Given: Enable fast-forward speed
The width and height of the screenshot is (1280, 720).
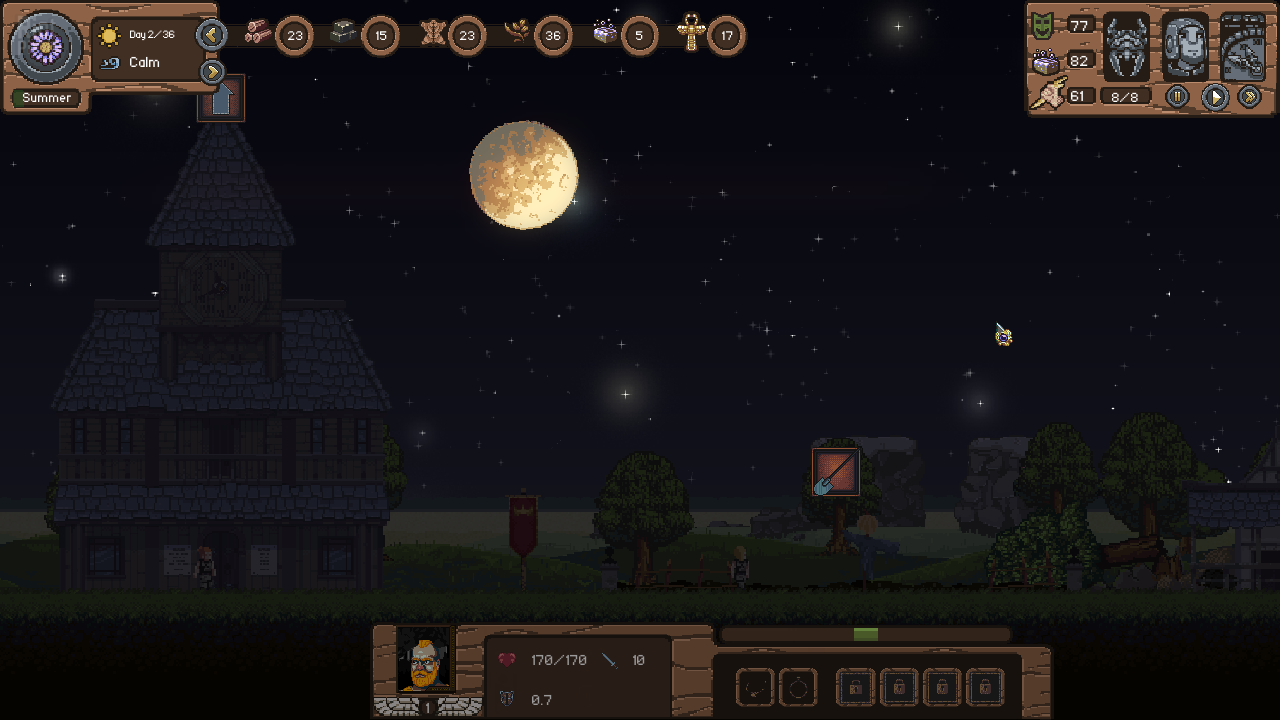Looking at the screenshot, I should click(1249, 97).
